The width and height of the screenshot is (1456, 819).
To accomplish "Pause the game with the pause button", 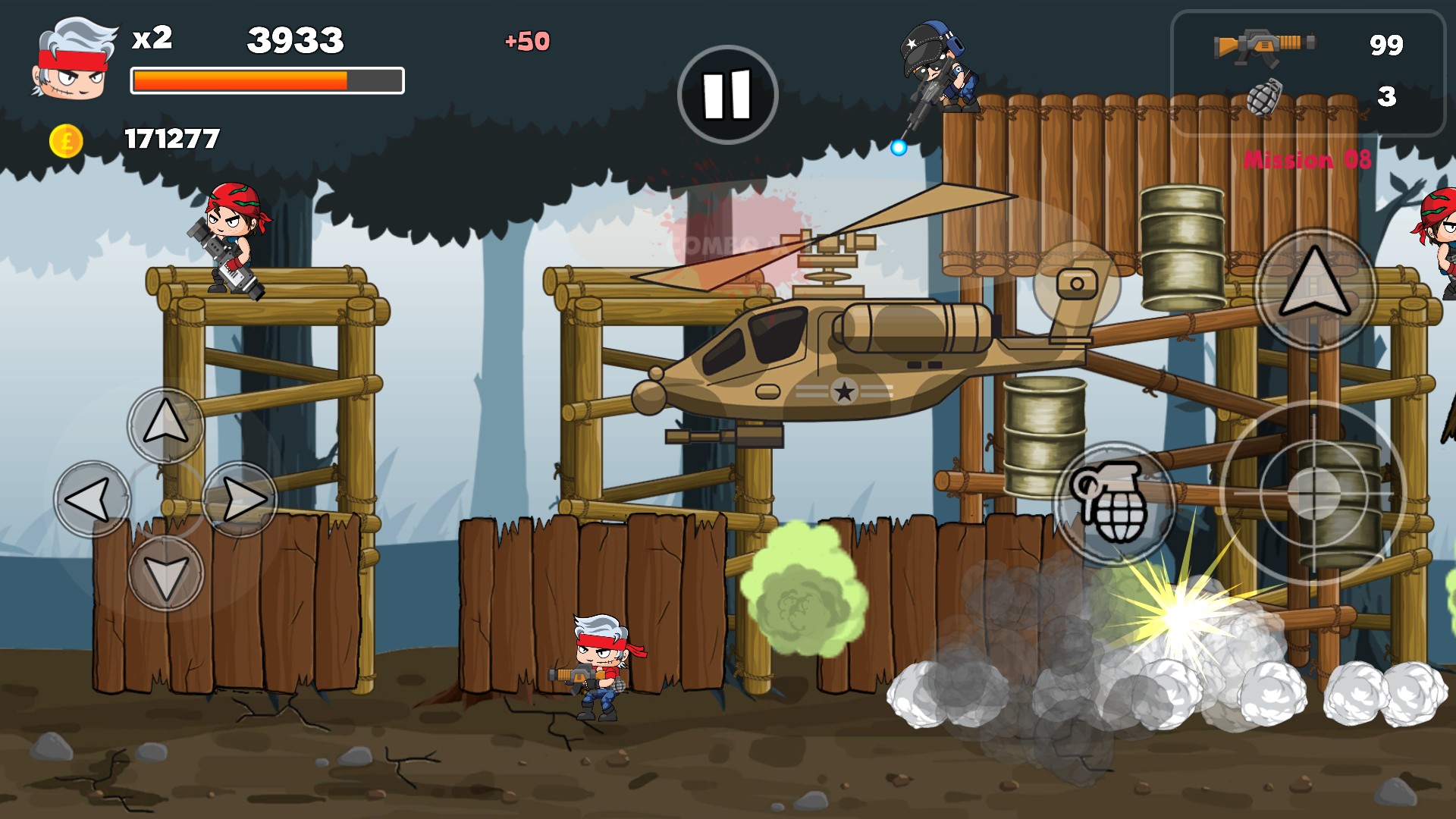I will point(727,95).
